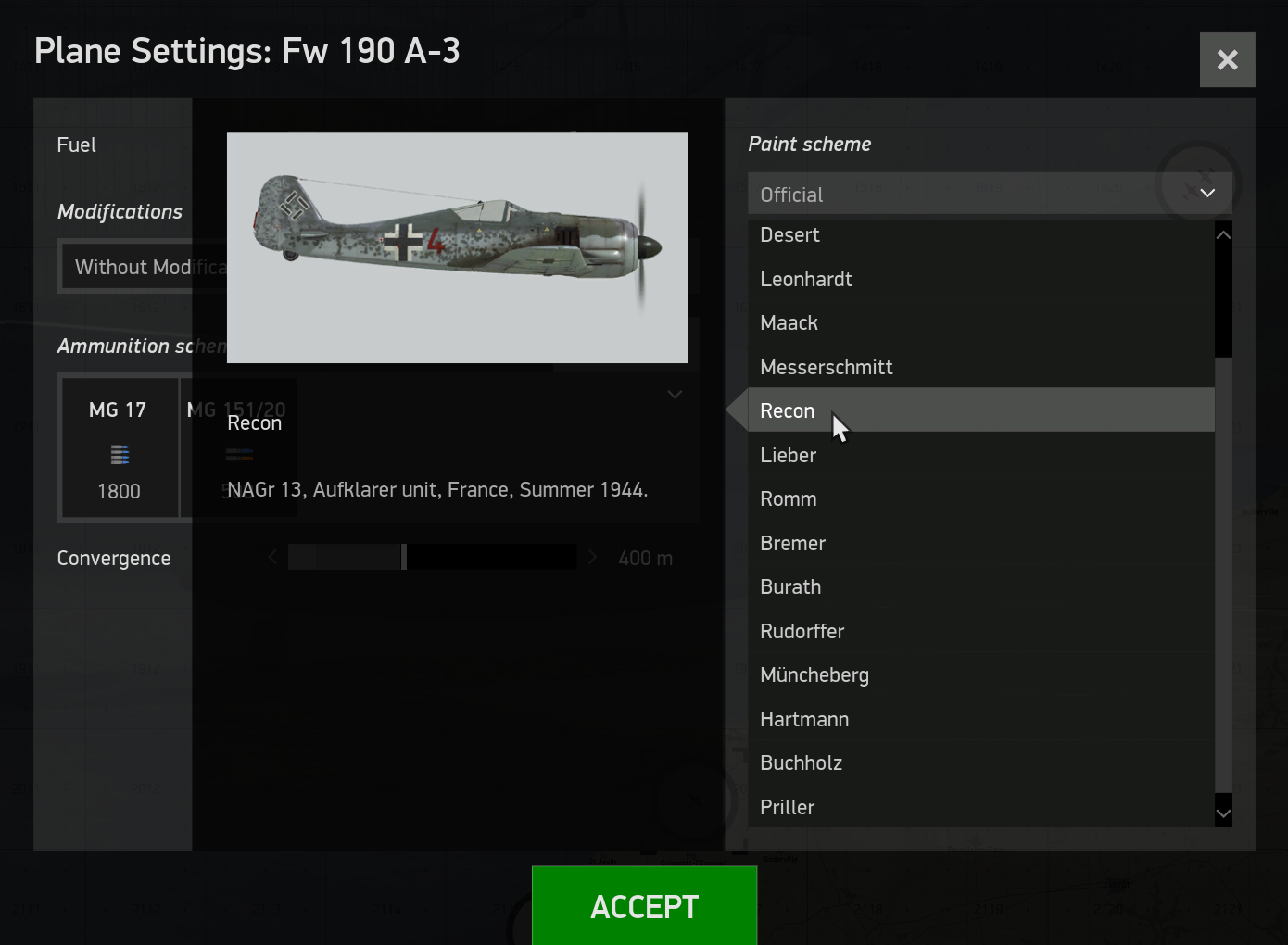Click the ACCEPT button
The height and width of the screenshot is (945, 1288).
[x=644, y=905]
